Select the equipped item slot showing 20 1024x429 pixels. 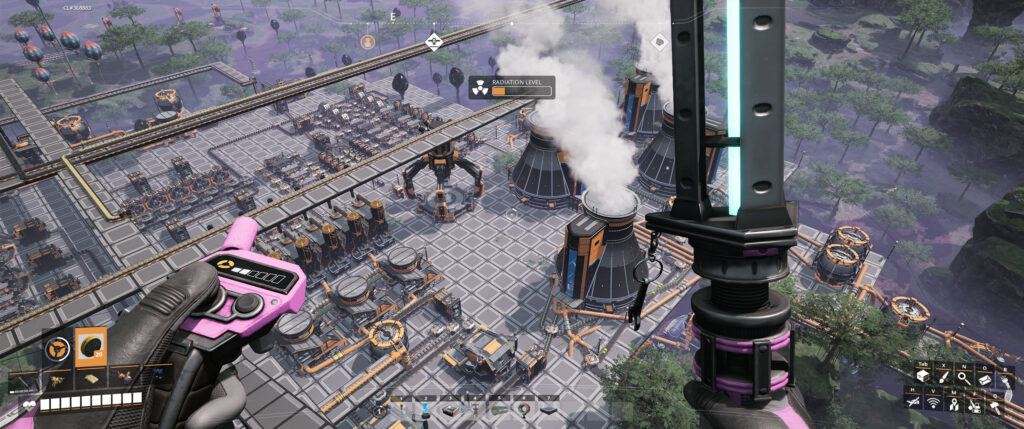(x=92, y=345)
